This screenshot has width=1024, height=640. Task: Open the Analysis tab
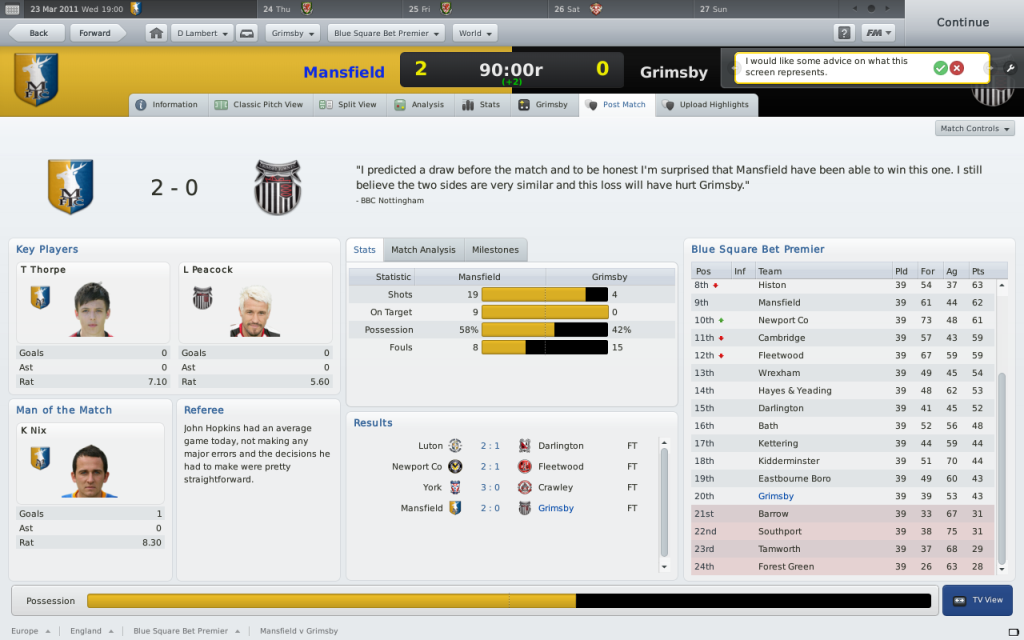point(420,105)
